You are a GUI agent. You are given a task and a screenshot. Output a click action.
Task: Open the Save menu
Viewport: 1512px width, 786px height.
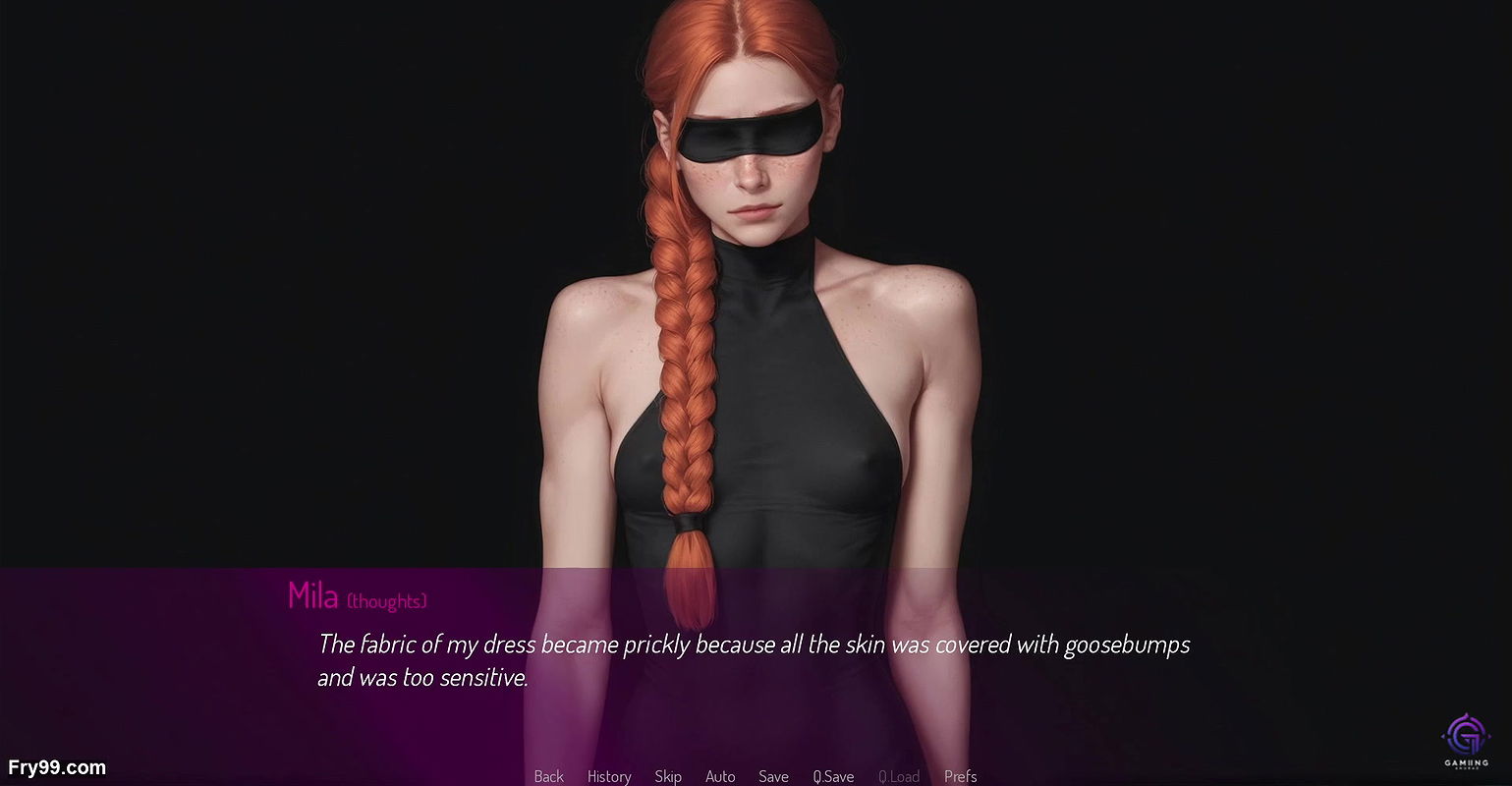(773, 776)
